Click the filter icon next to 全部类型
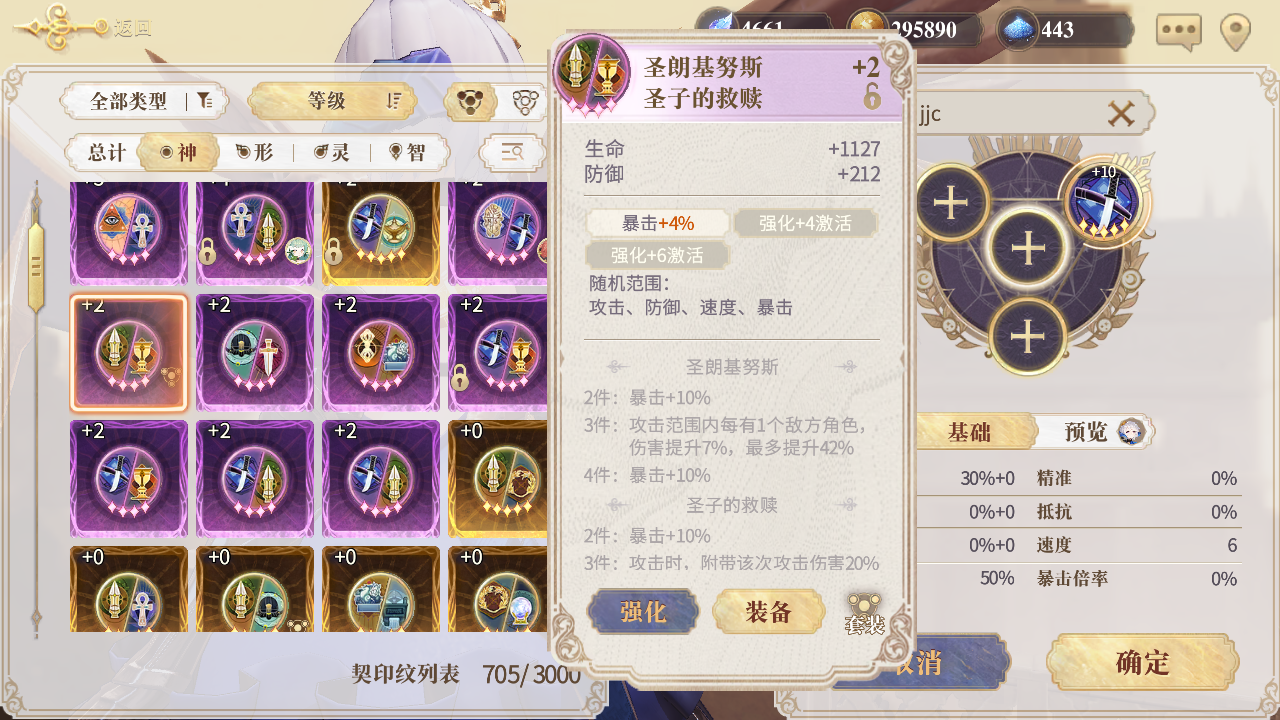Image resolution: width=1280 pixels, height=720 pixels. [207, 101]
